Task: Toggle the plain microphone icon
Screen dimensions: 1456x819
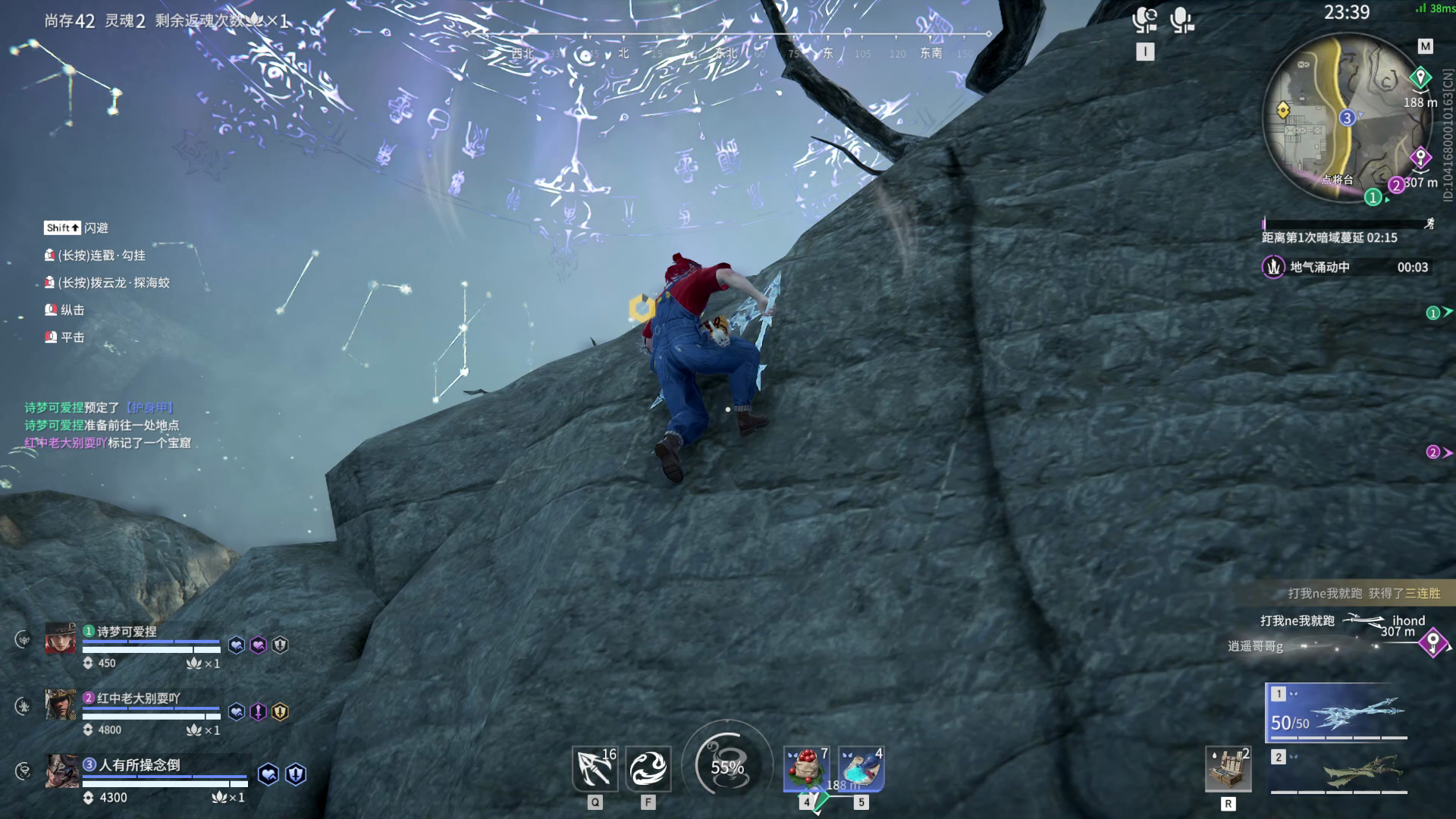Action: 1181,20
